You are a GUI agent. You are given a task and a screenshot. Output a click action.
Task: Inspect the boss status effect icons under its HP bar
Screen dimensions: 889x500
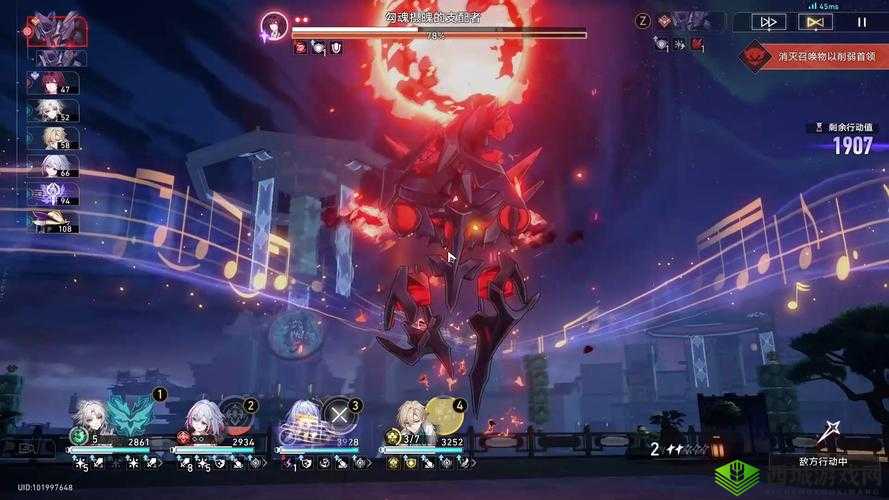pyautogui.click(x=317, y=47)
